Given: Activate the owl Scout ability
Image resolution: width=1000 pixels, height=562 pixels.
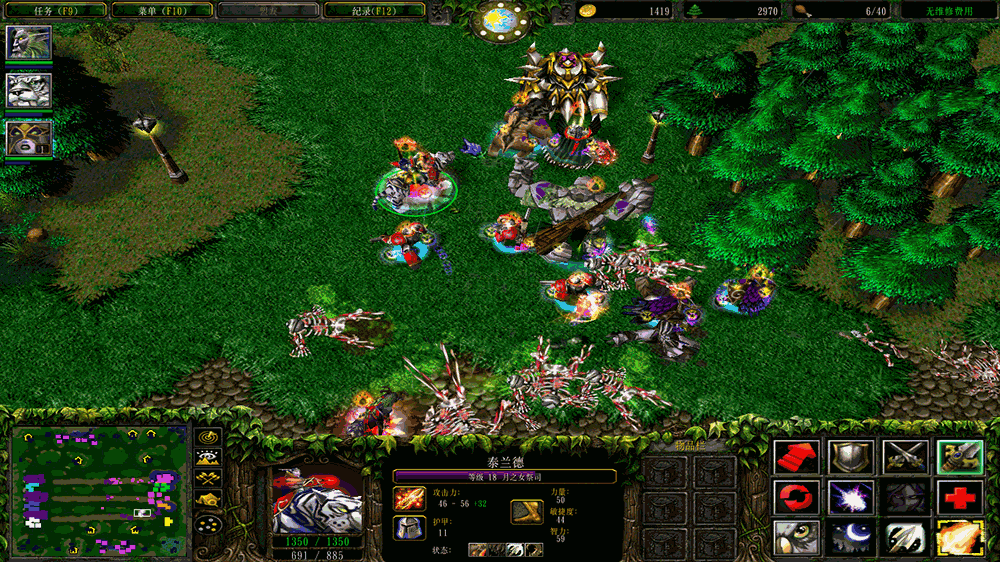Looking at the screenshot, I should point(797,537).
